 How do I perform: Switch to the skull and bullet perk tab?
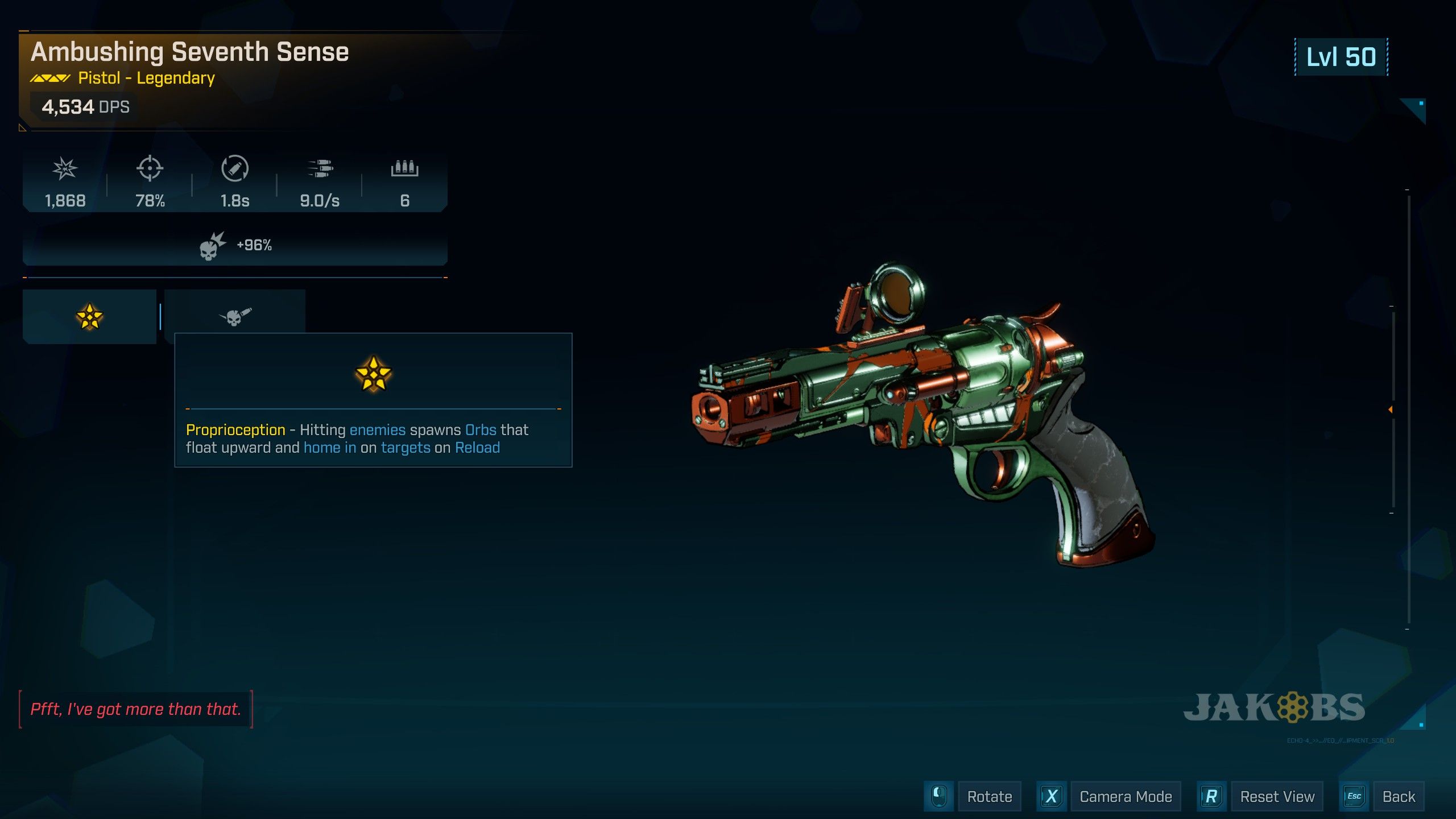click(235, 315)
